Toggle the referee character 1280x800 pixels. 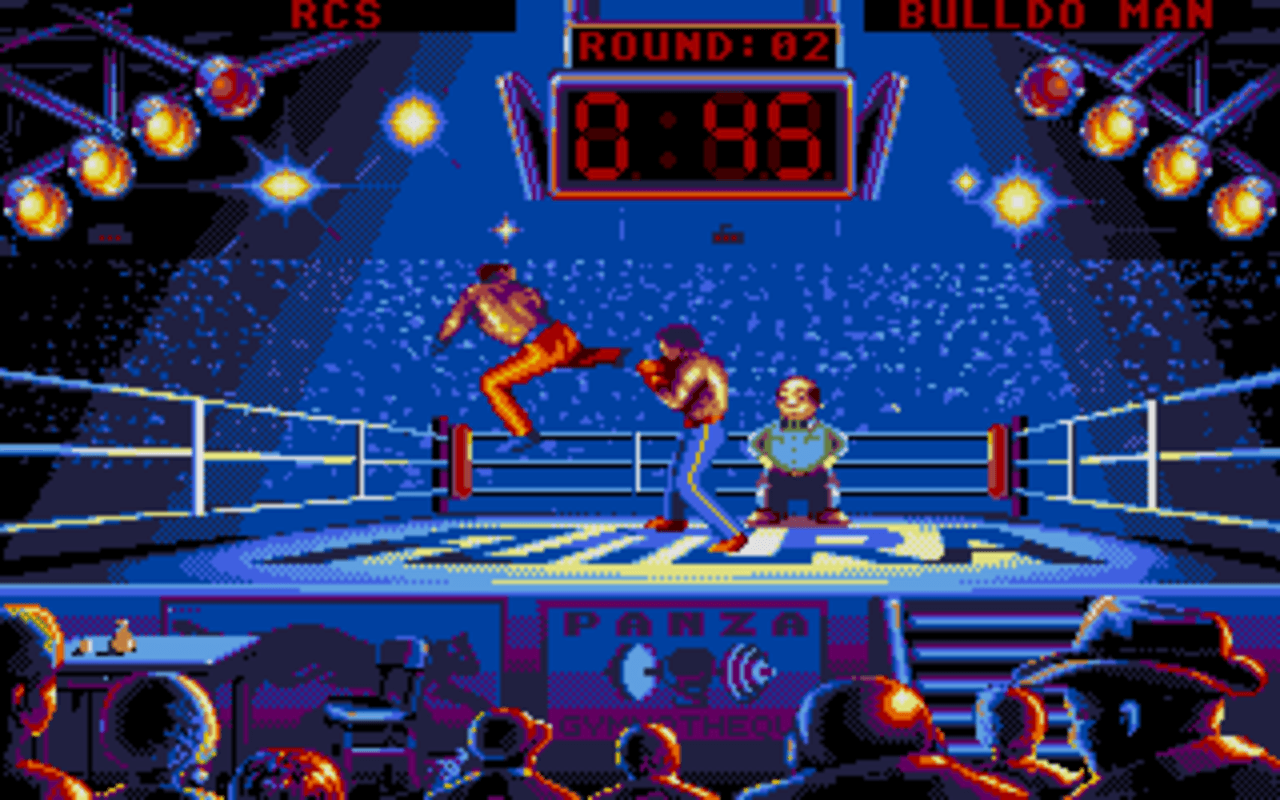pos(795,450)
